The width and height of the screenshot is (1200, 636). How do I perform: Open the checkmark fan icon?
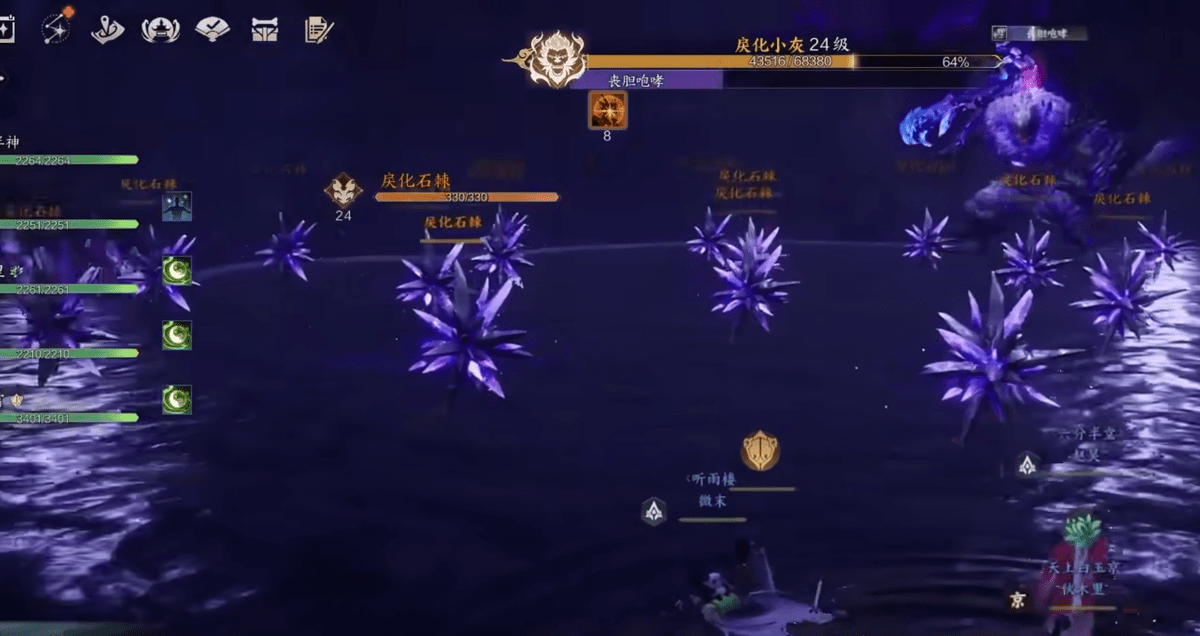coord(212,30)
